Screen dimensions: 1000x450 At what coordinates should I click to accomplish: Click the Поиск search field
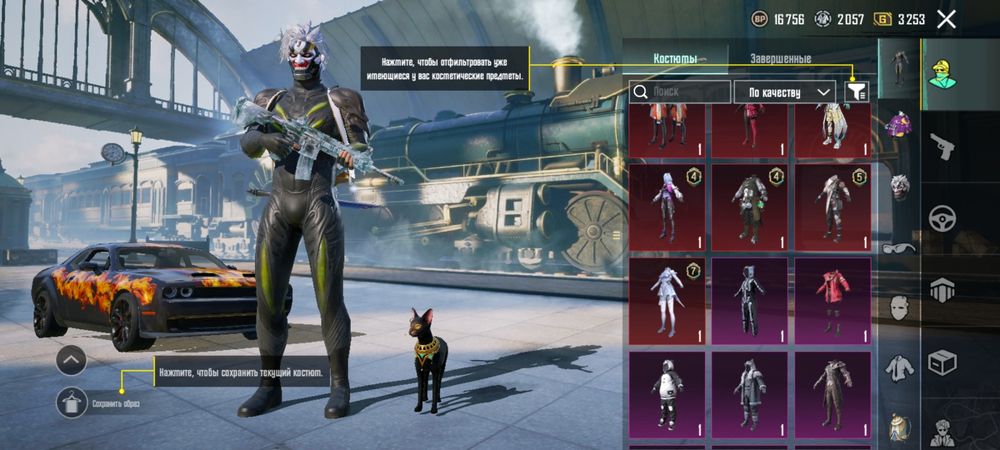[x=681, y=92]
